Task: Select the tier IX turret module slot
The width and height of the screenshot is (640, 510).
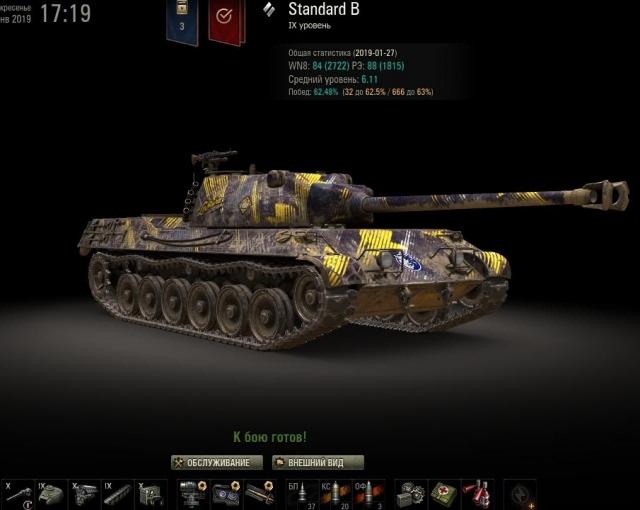Action: pyautogui.click(x=51, y=493)
